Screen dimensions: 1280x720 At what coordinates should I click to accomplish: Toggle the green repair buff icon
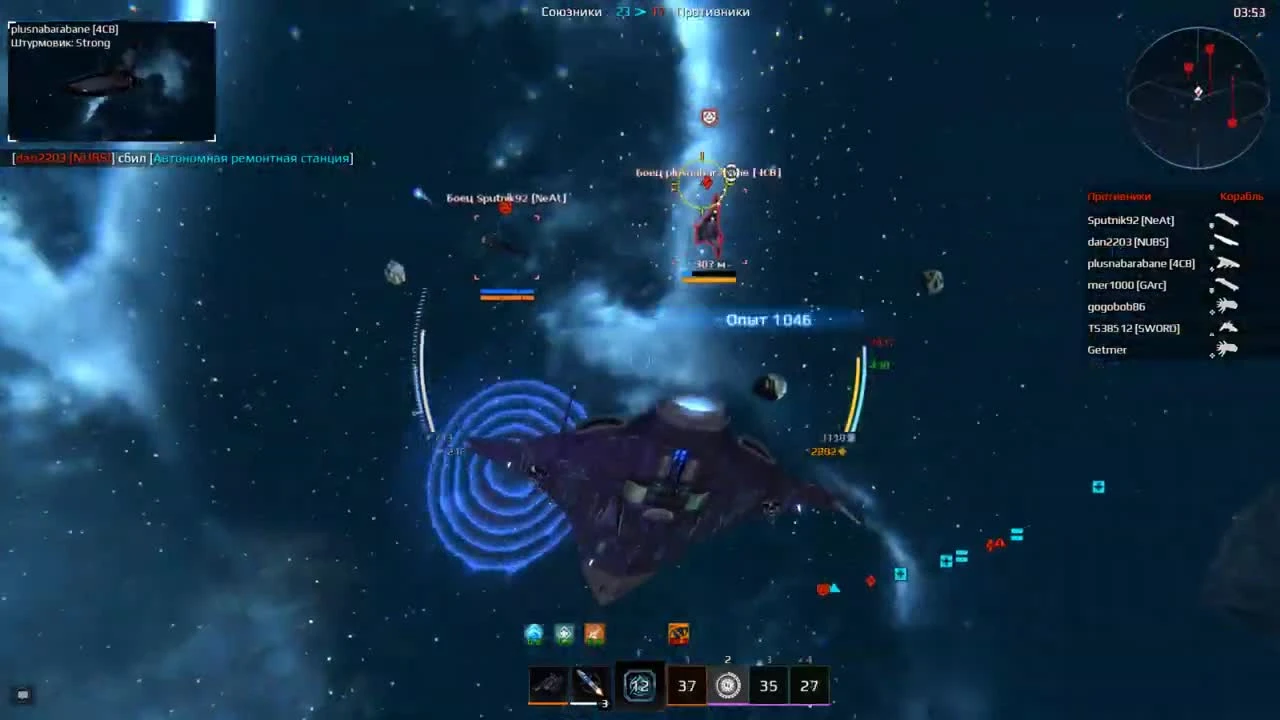click(563, 633)
